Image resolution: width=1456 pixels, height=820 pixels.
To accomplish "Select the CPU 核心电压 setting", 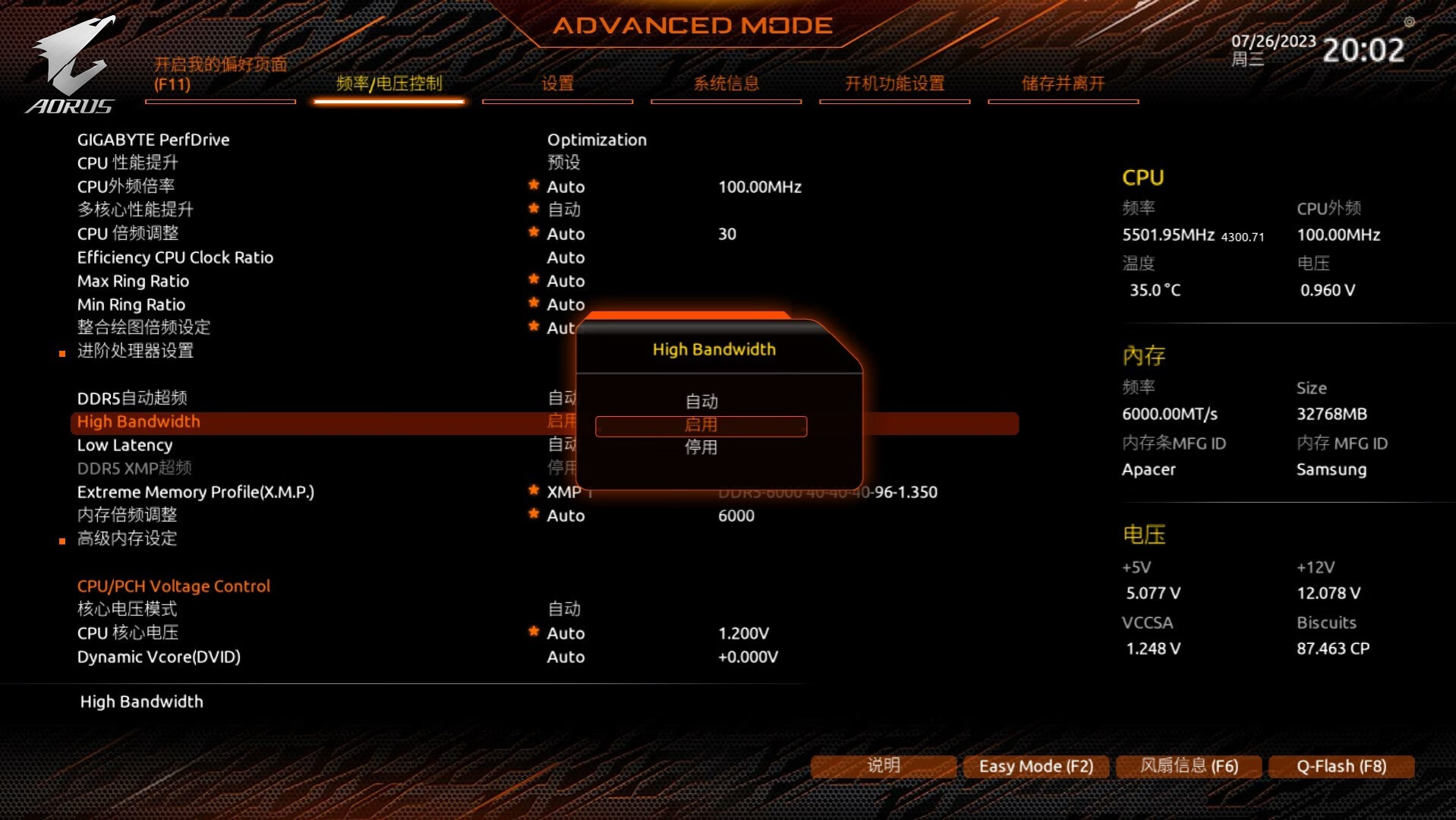I will [x=128, y=632].
